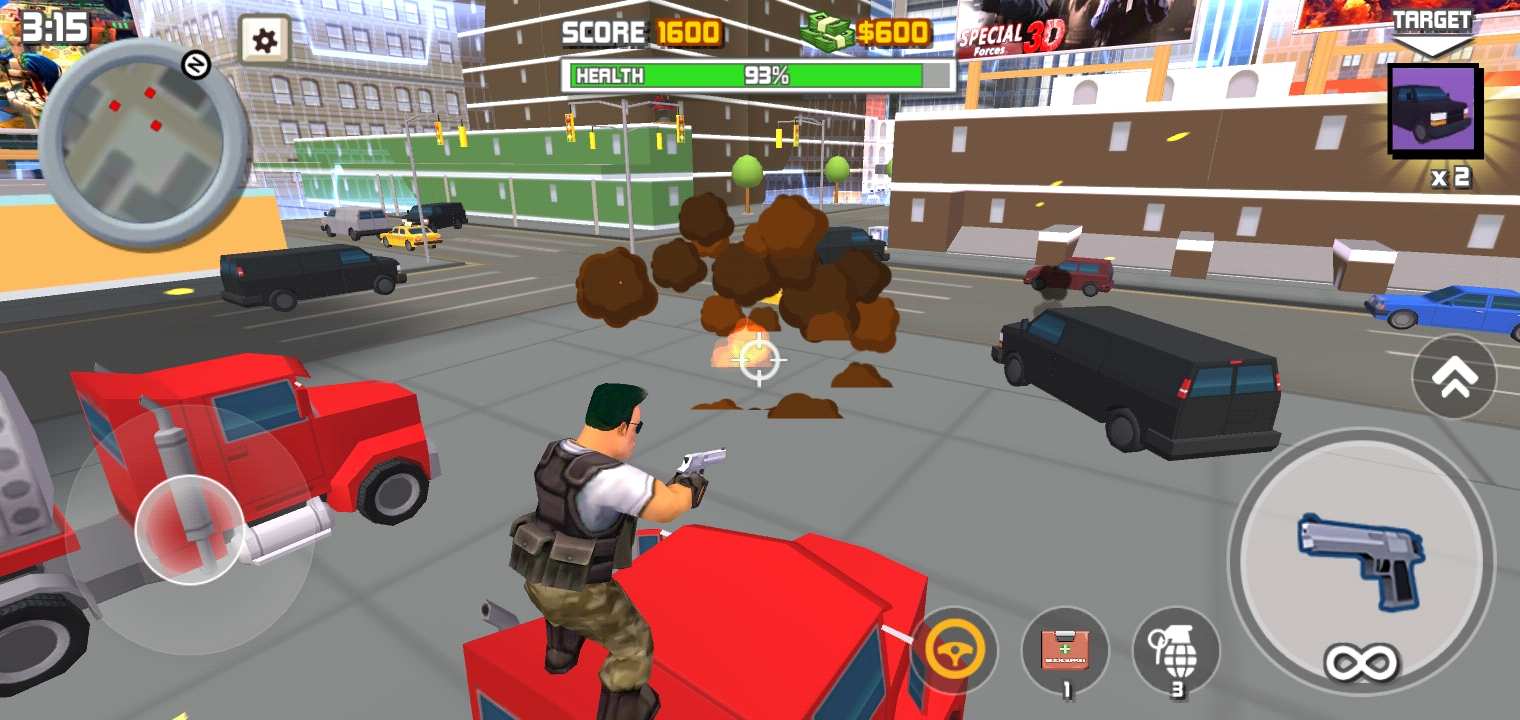The height and width of the screenshot is (720, 1520).
Task: Use the red health kit item
Action: pyautogui.click(x=1066, y=650)
